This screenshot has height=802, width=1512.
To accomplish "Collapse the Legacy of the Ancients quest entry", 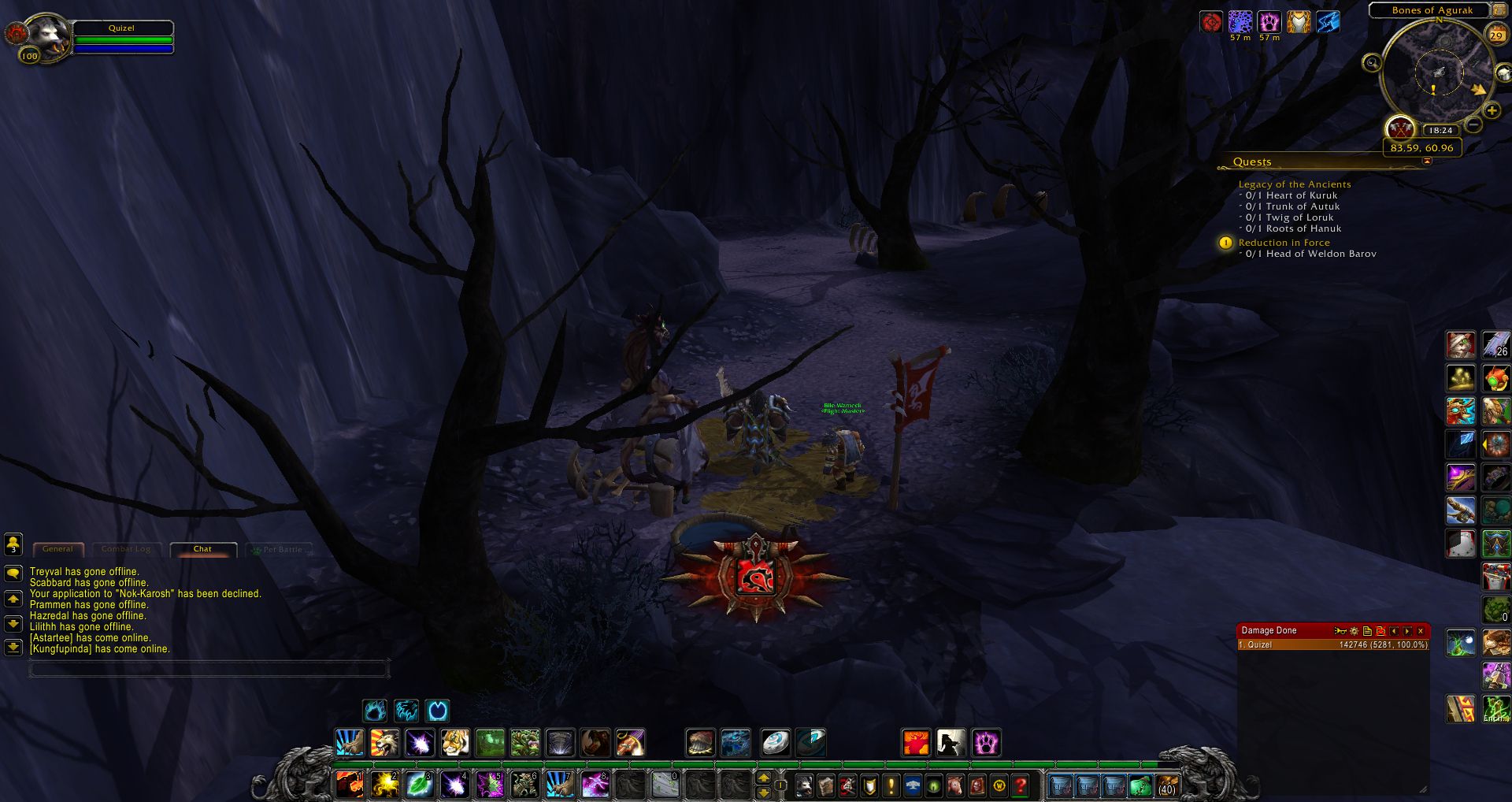I will click(x=1294, y=184).
